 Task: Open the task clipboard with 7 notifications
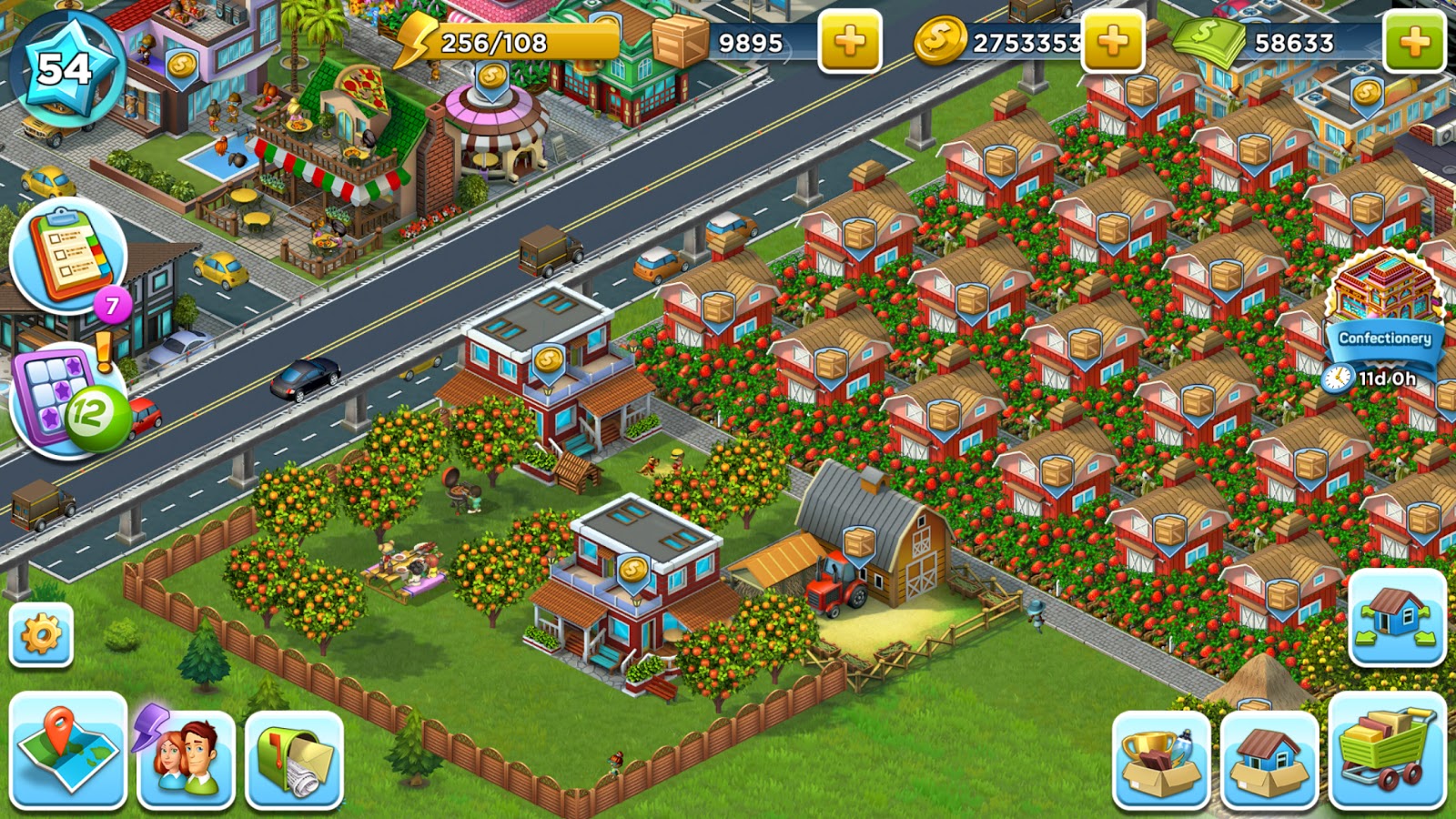(66, 259)
